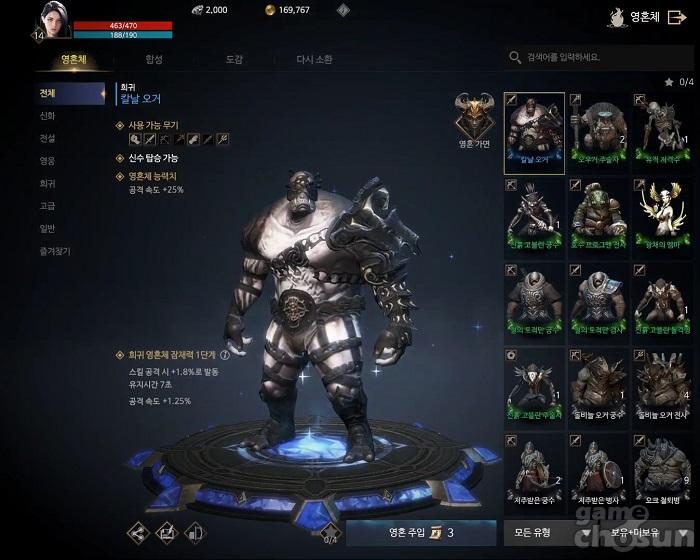The width and height of the screenshot is (700, 560).
Task: Filter the list by 전설 grade
Action: [x=48, y=138]
